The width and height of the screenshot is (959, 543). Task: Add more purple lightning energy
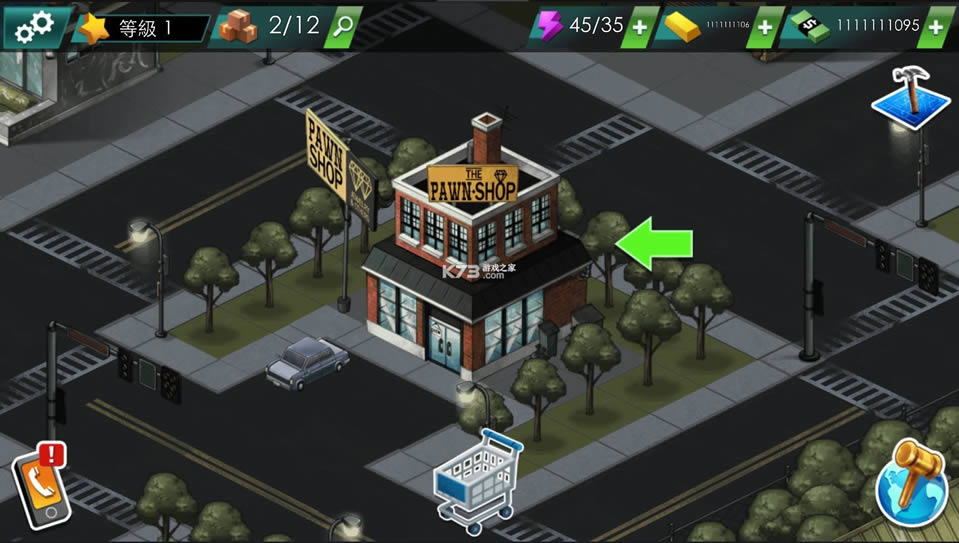pos(639,27)
